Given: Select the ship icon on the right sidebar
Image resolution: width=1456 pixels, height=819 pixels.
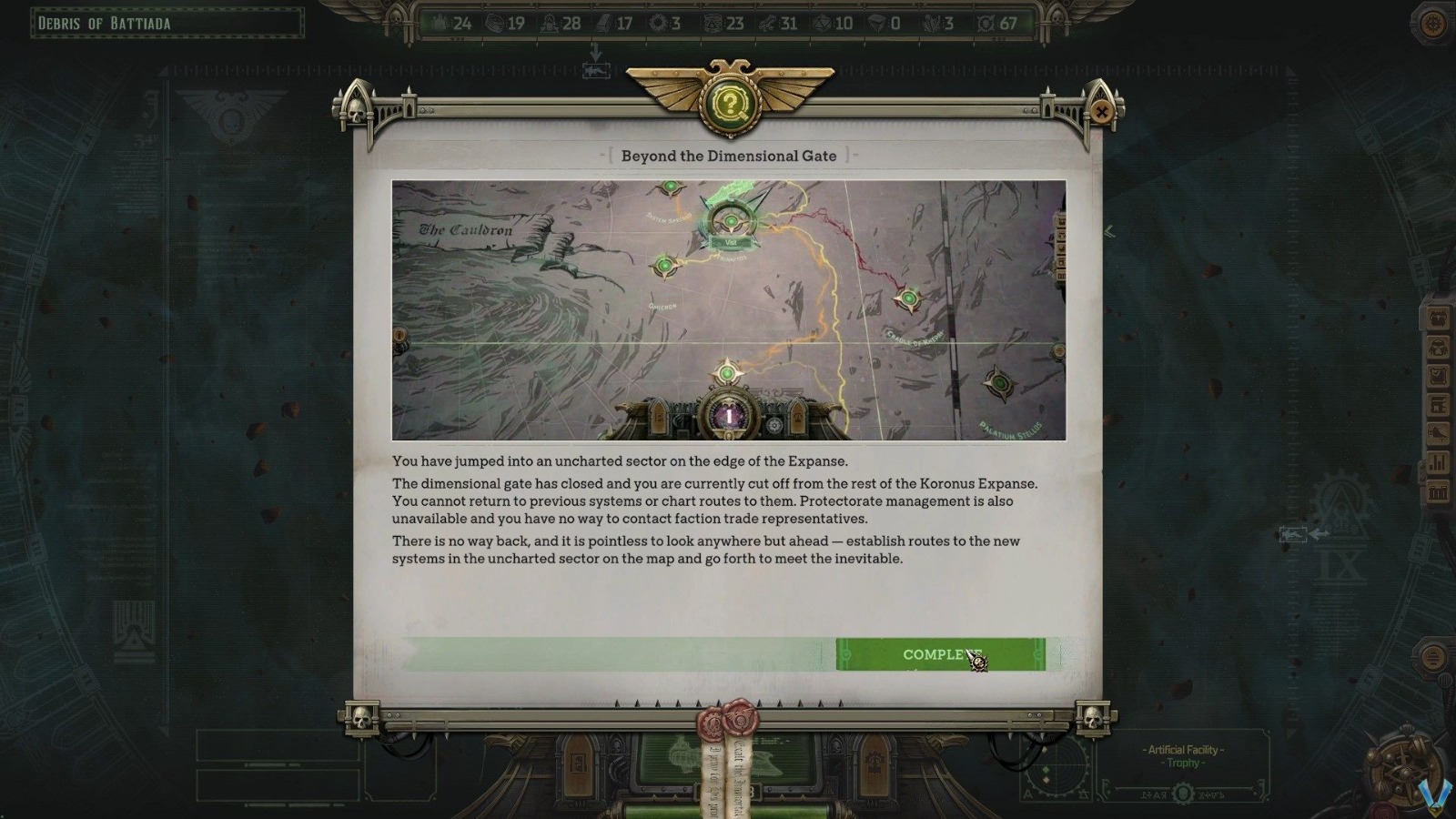Looking at the screenshot, I should [1438, 432].
